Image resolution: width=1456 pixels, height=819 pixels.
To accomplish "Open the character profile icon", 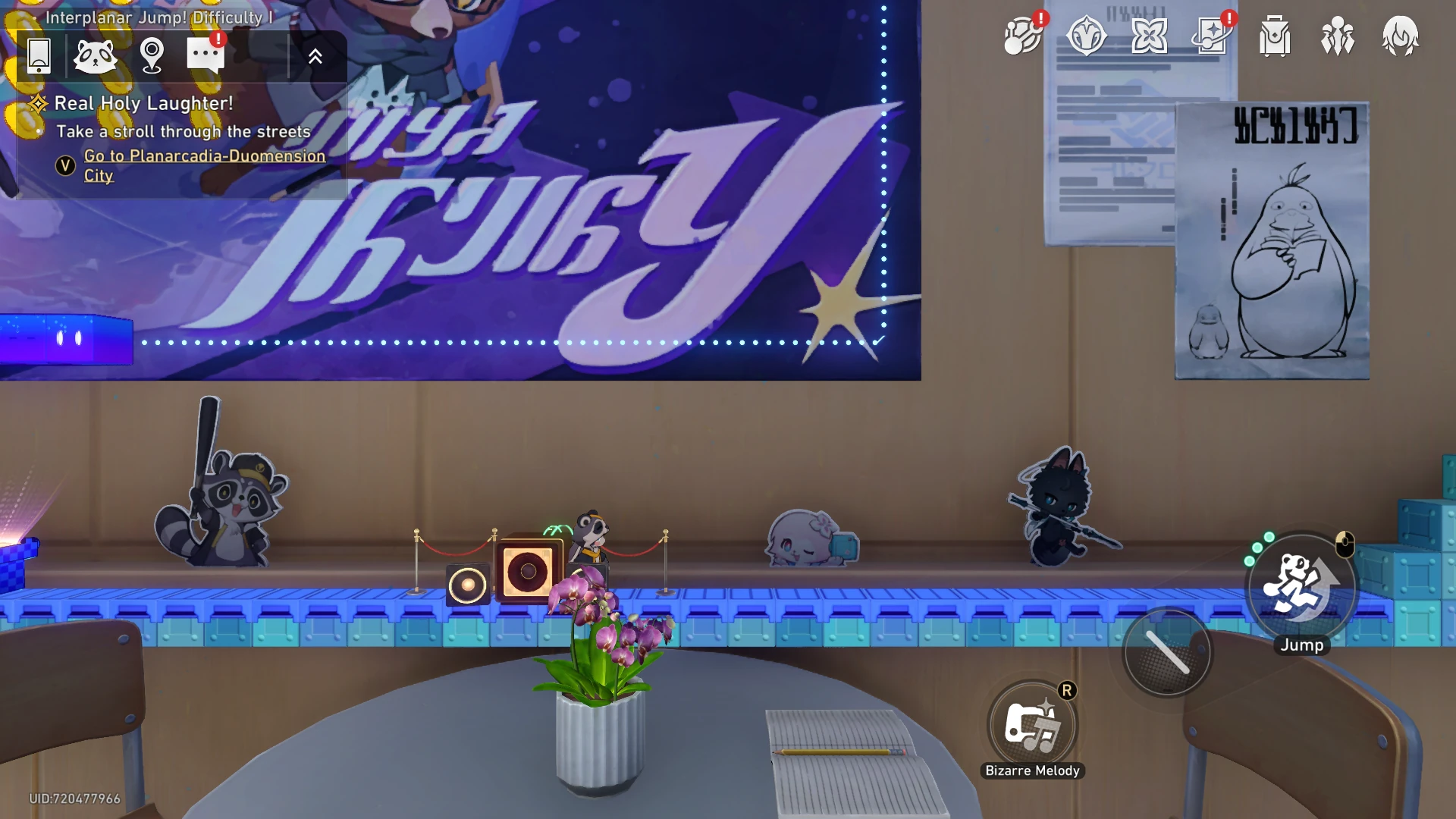I will point(1400,36).
